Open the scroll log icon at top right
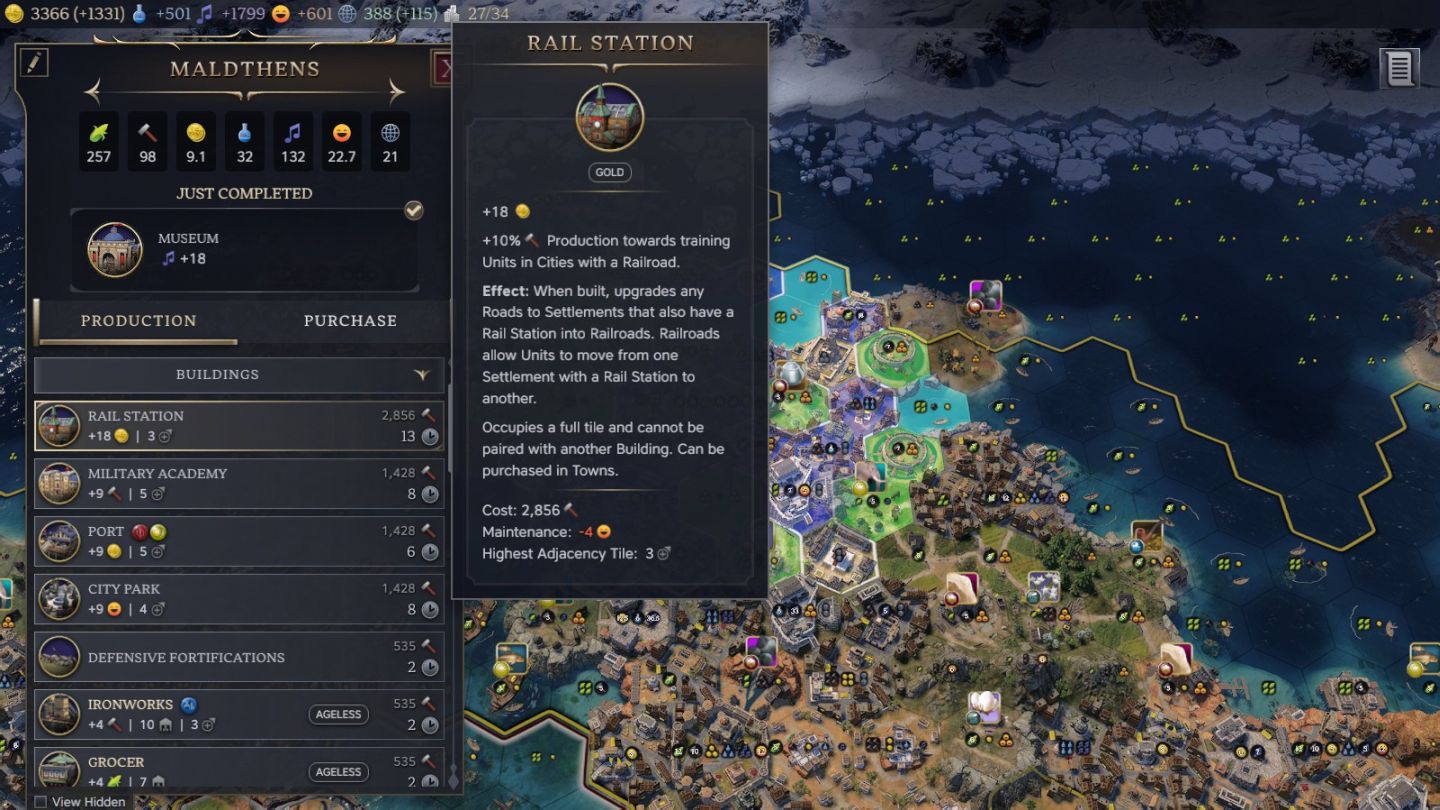The width and height of the screenshot is (1440, 810). click(x=1399, y=69)
